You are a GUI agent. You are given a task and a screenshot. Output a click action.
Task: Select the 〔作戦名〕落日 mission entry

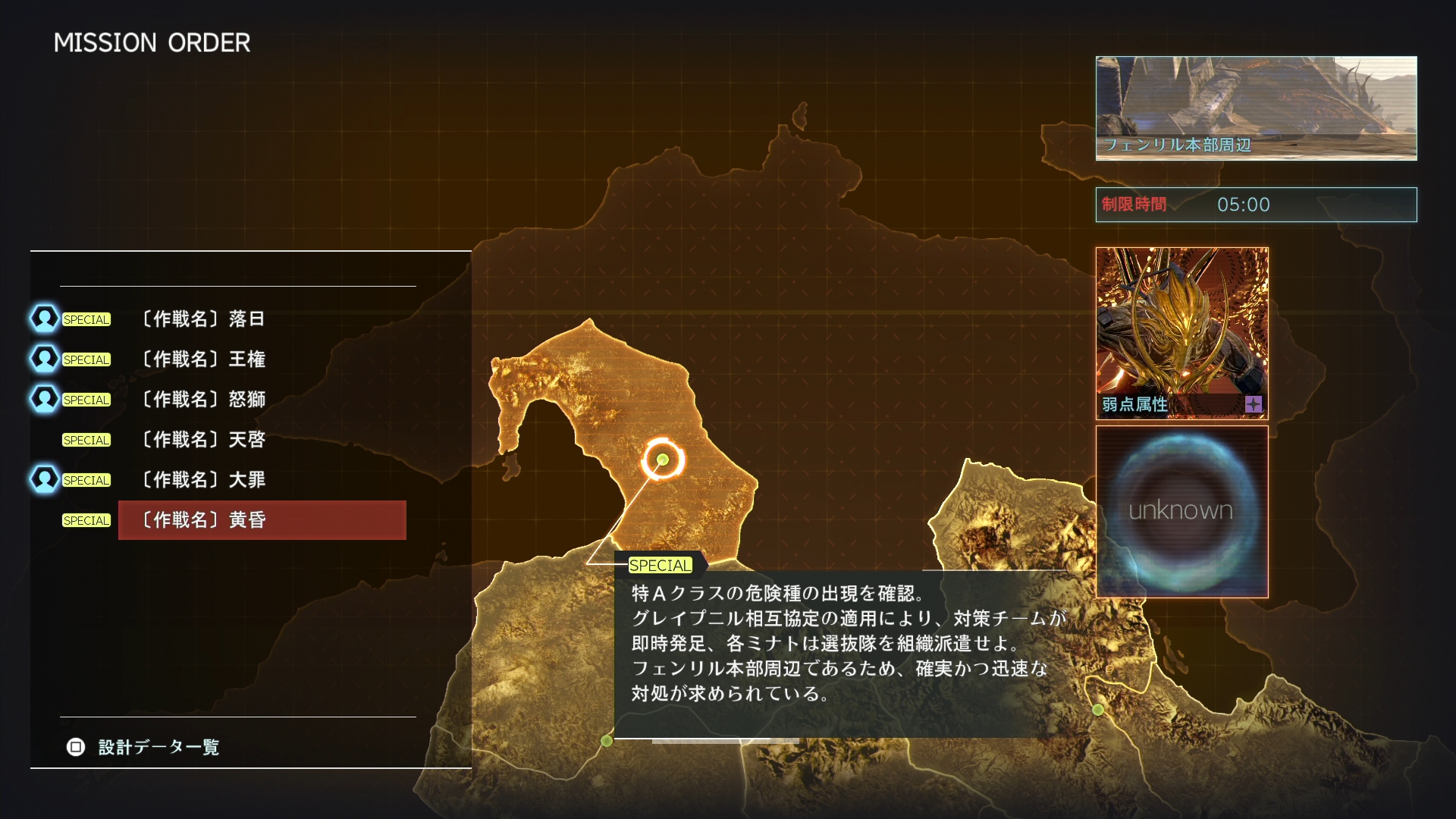pos(202,318)
